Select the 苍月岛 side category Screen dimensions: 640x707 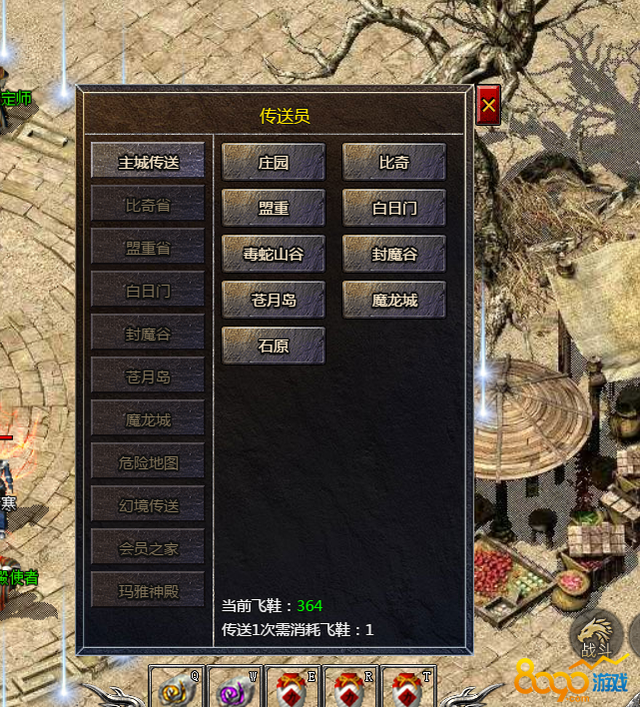tap(148, 377)
